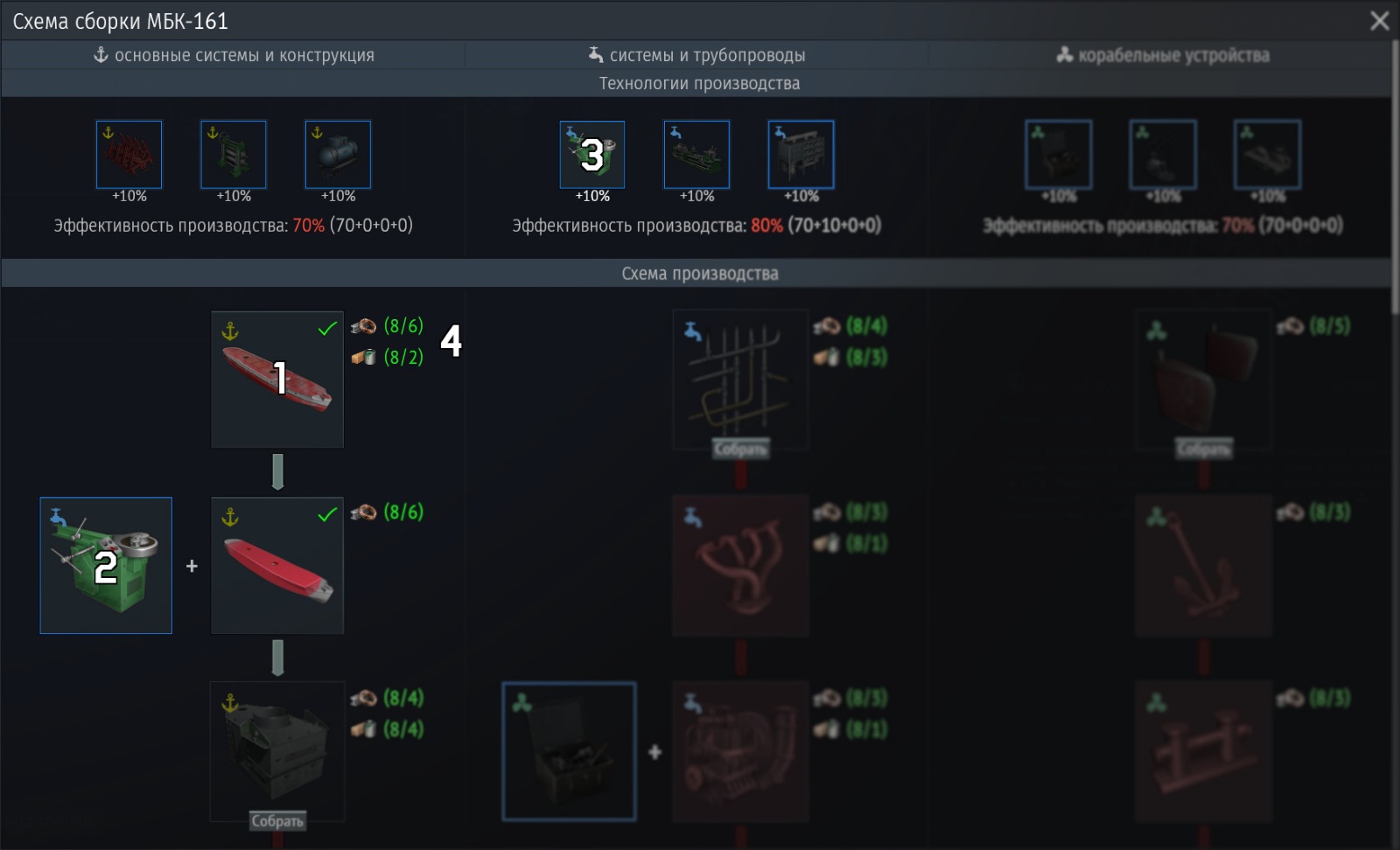Select the factory building technology under трубопроводы
Image resolution: width=1400 pixels, height=850 pixels.
(801, 154)
